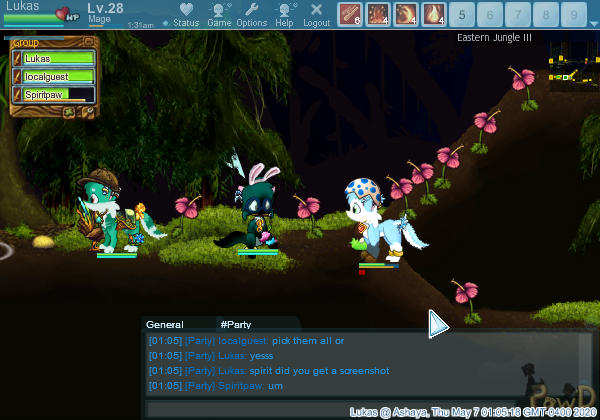Switch to the #Party chat tab
Screen dimensions: 600x420
(x=235, y=325)
